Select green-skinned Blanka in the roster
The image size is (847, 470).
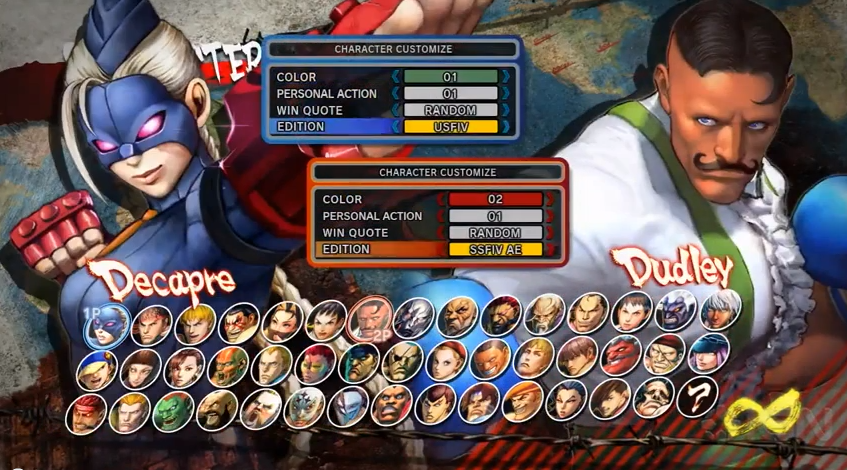(173, 410)
